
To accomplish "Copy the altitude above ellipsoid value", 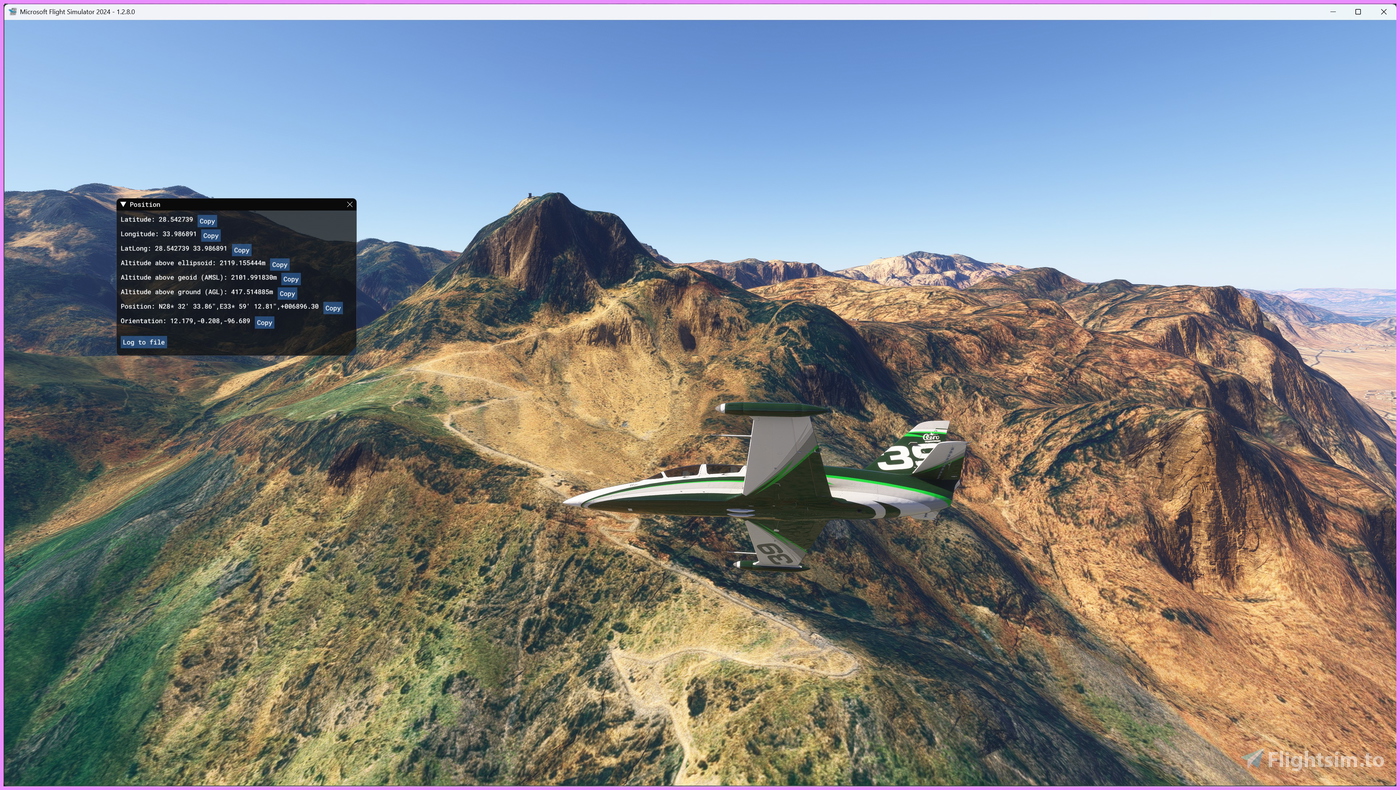I will coord(279,265).
